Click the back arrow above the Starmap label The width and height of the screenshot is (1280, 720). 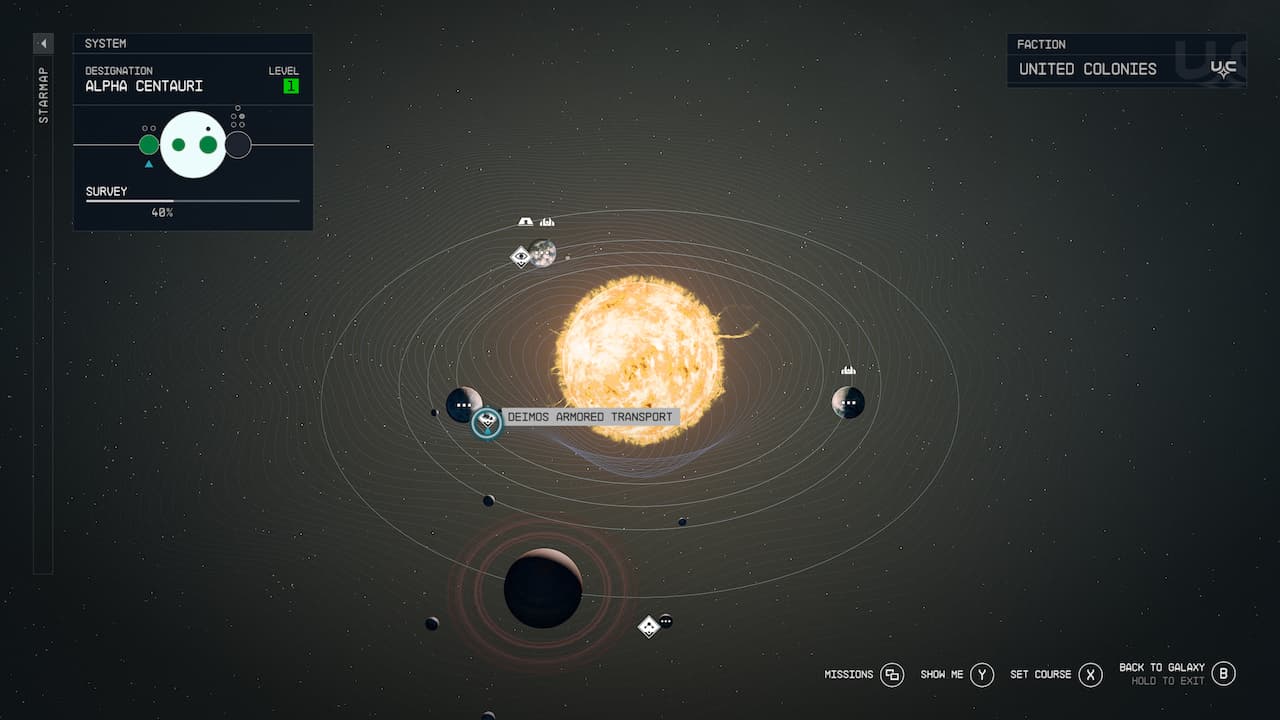(x=42, y=43)
